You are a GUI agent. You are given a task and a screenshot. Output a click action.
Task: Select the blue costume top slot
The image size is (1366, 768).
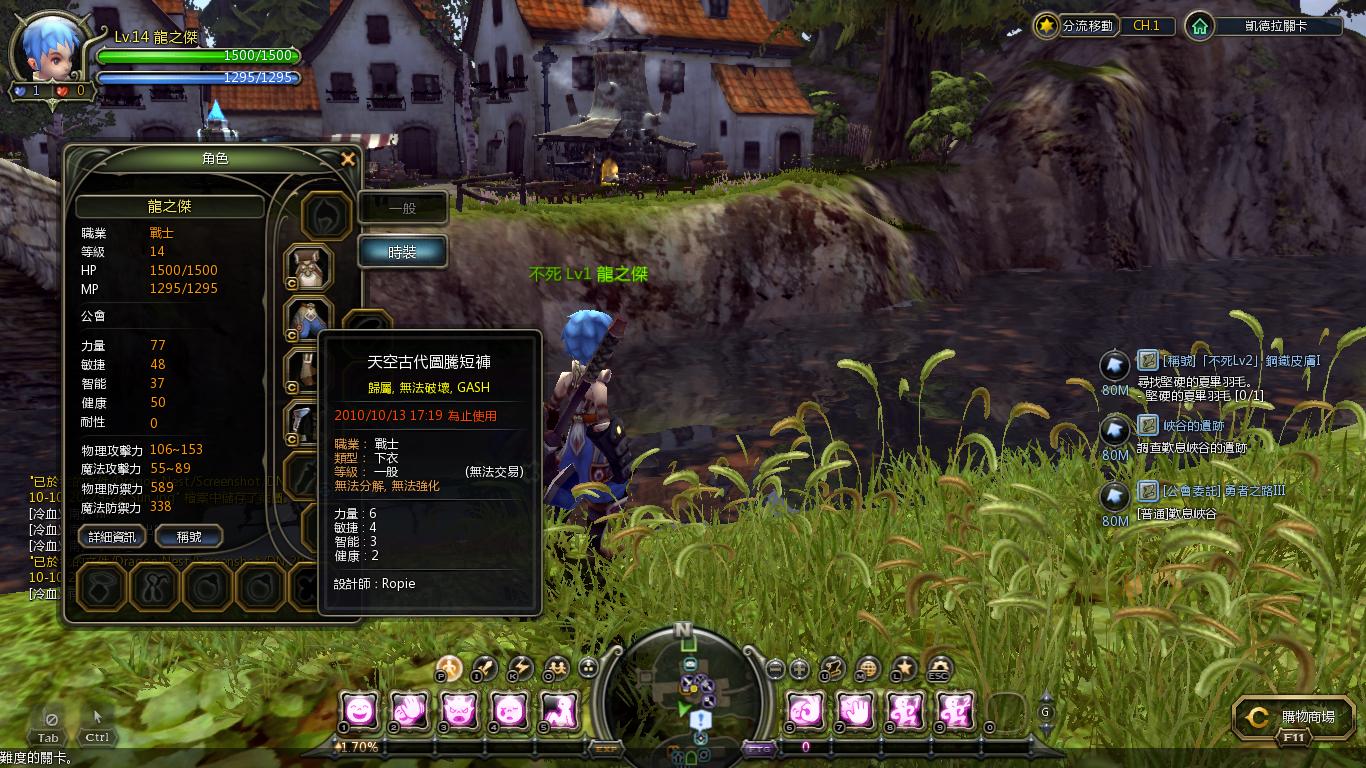pyautogui.click(x=308, y=320)
